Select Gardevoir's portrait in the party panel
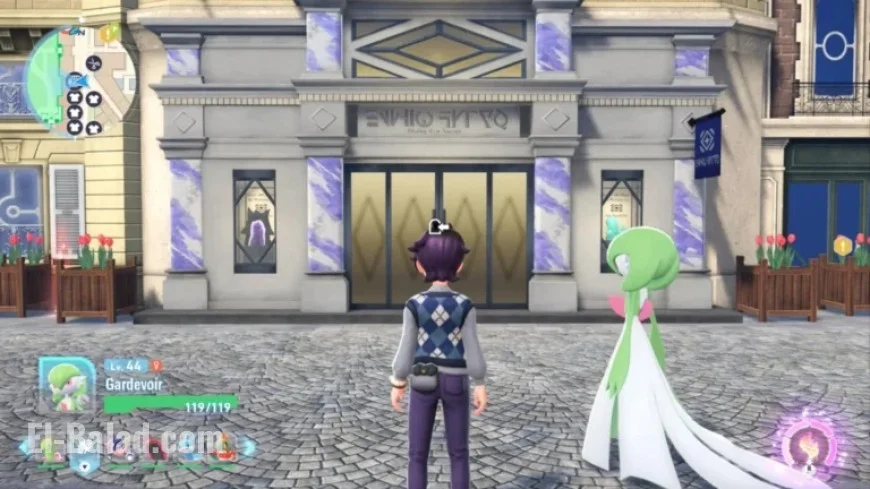870x489 pixels. point(67,385)
